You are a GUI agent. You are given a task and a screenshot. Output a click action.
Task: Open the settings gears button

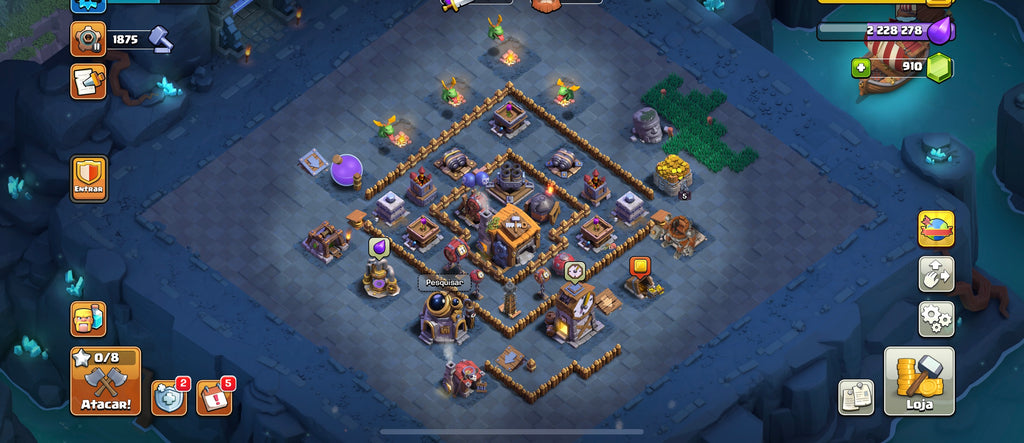coord(936,319)
